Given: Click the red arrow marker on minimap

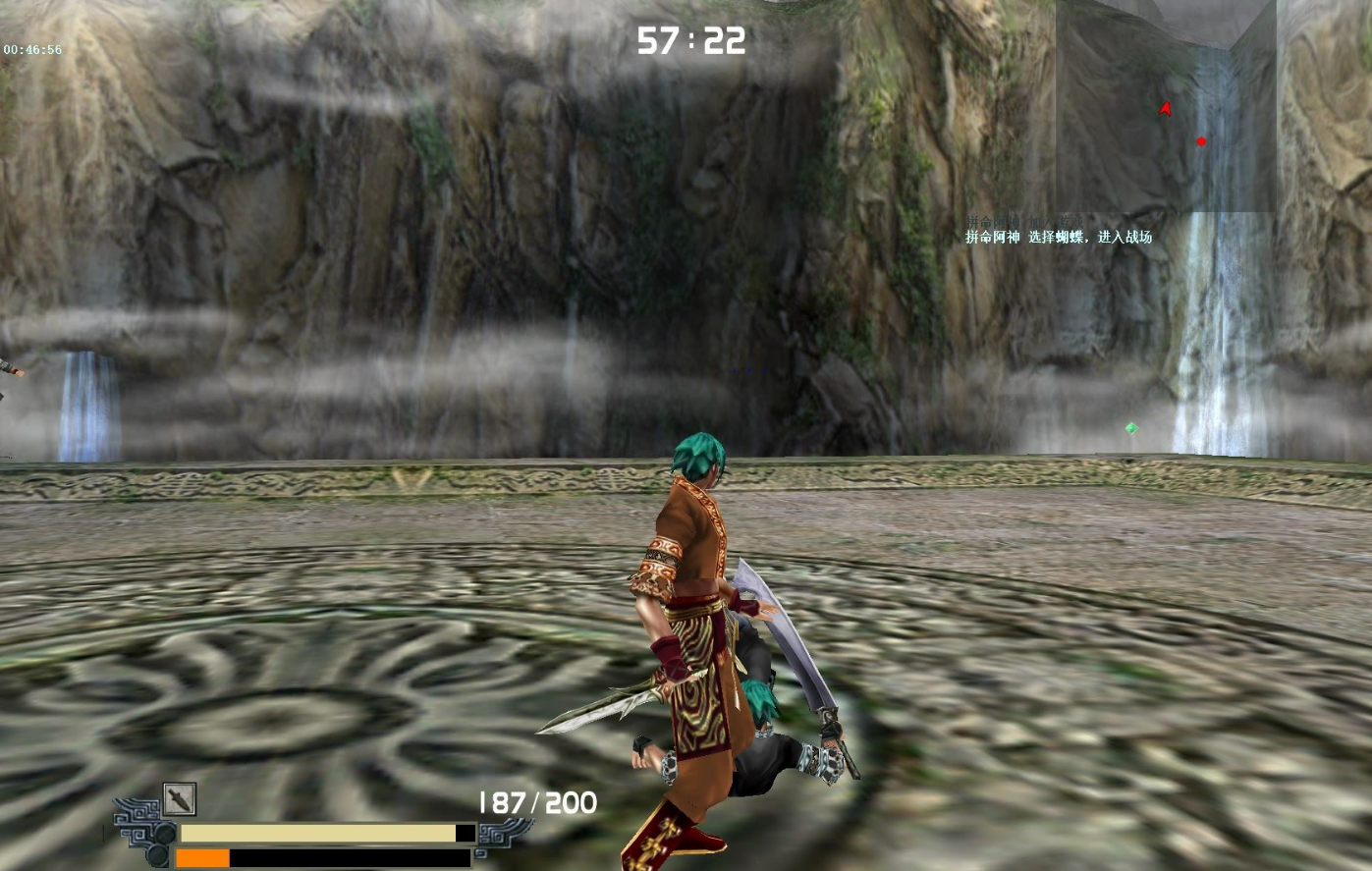Looking at the screenshot, I should 1166,109.
